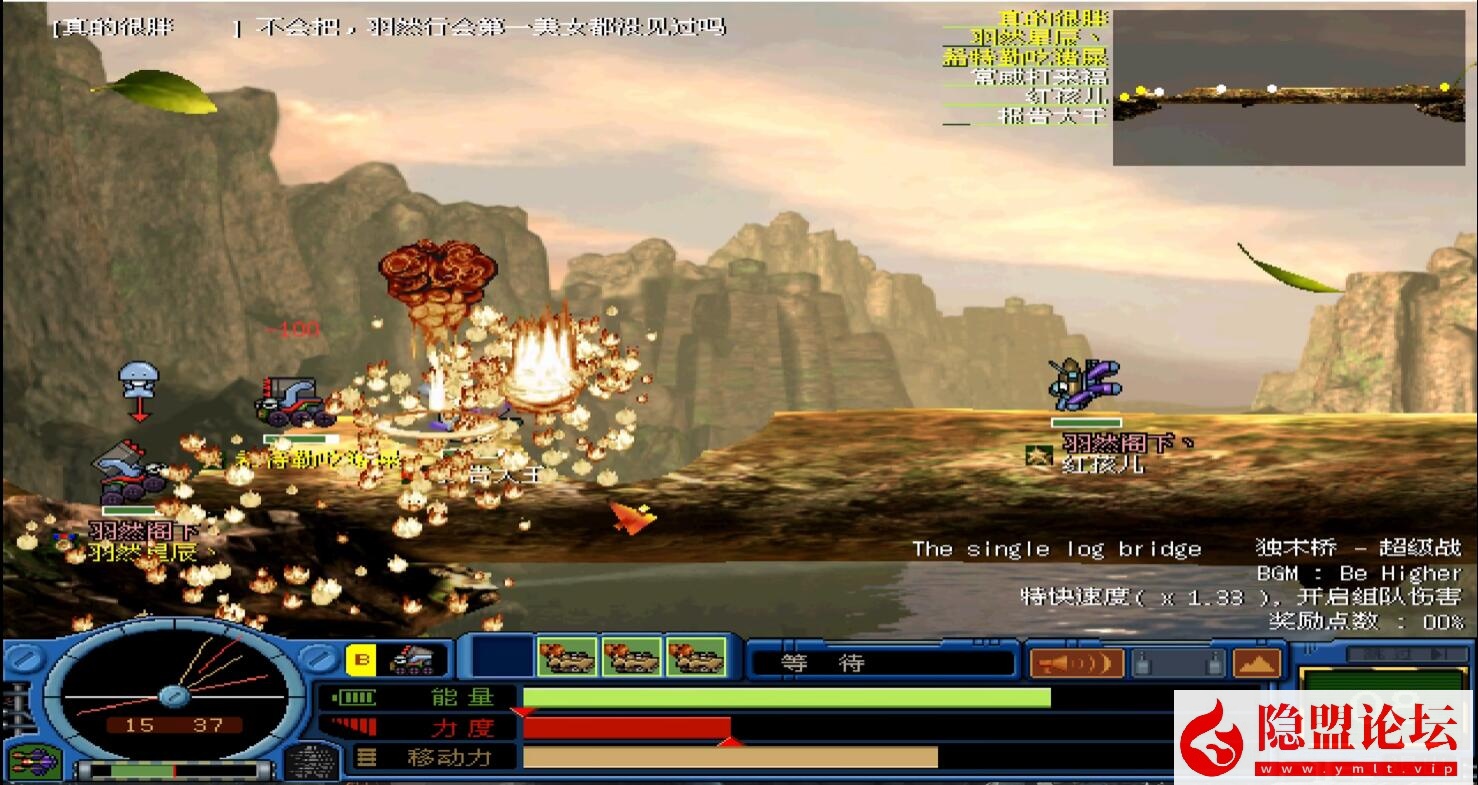Click the orange megaphone broadcast button
Image resolution: width=1478 pixels, height=785 pixels.
pyautogui.click(x=1077, y=663)
